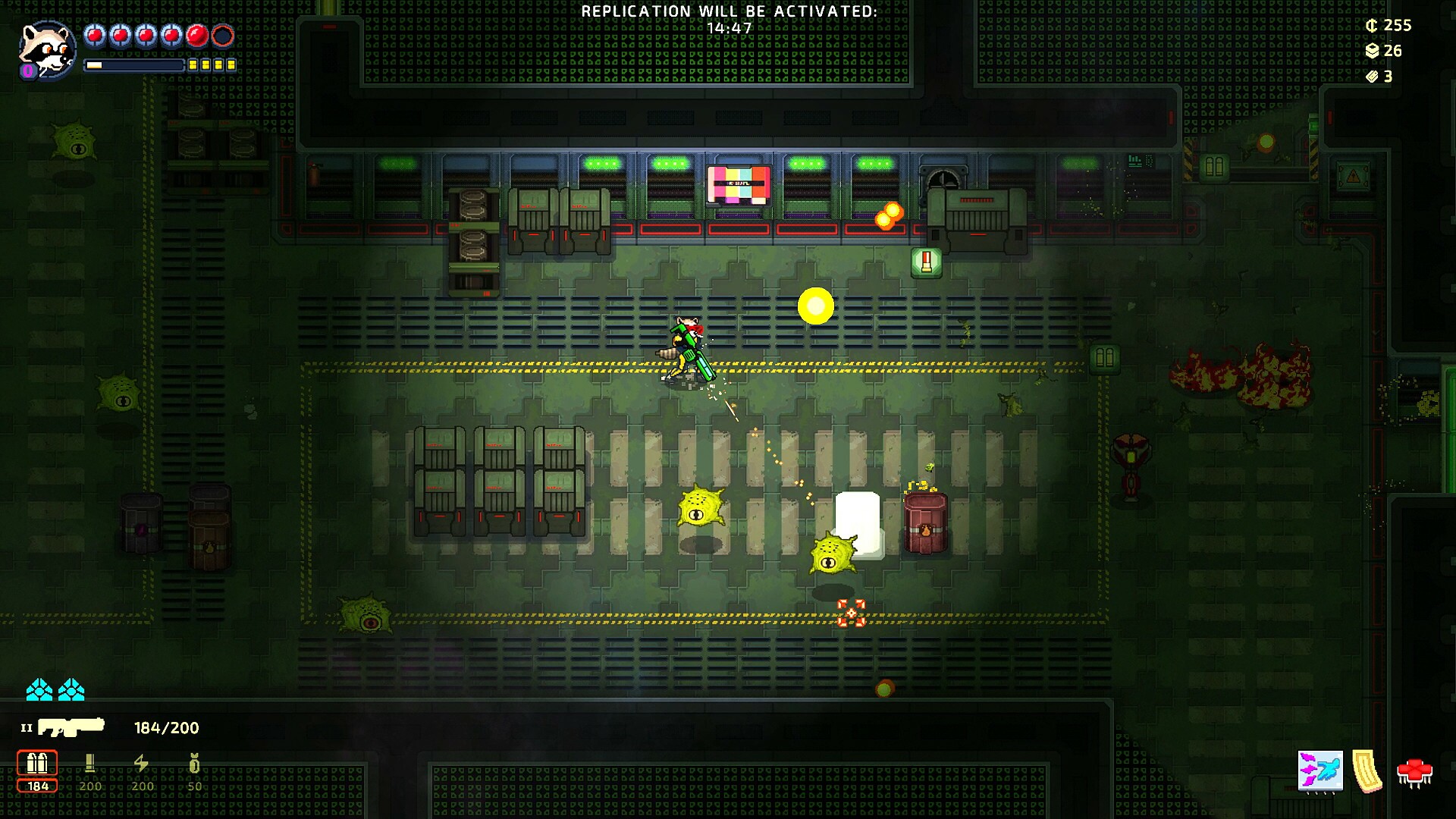Click the last empty health orb slot
The image size is (1456, 819).
[x=223, y=33]
